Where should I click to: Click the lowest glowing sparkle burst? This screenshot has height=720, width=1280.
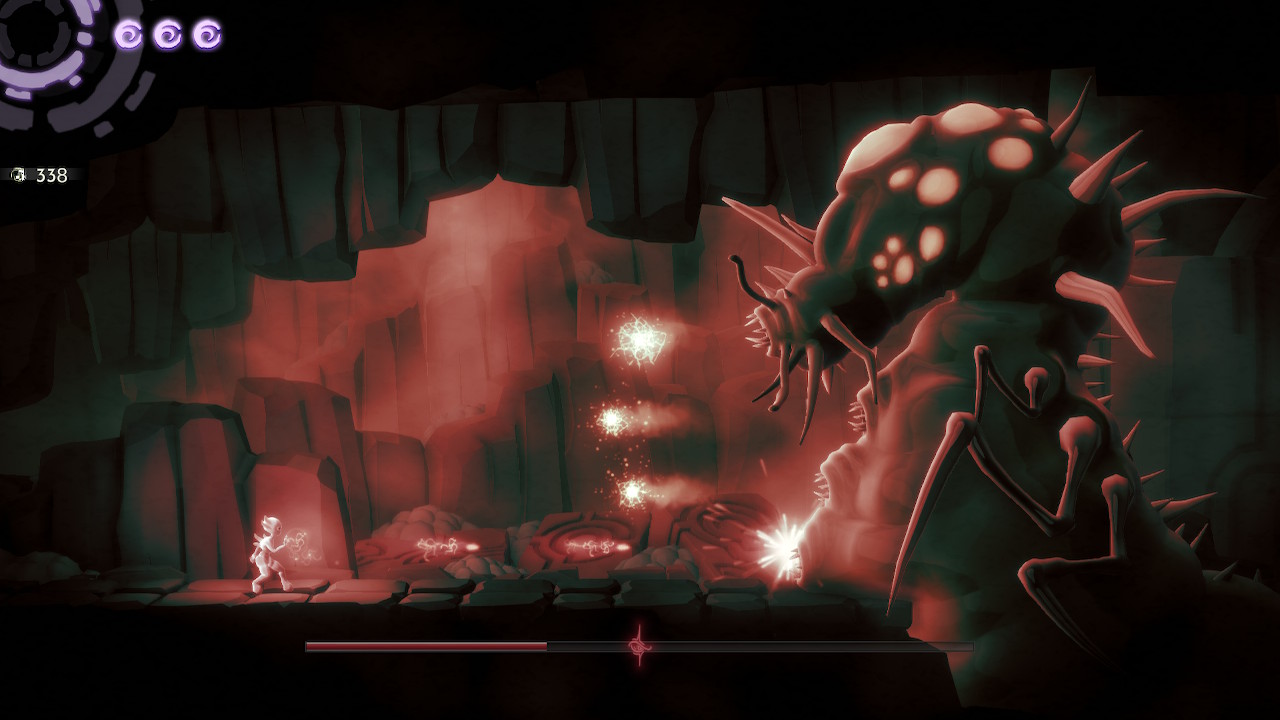pos(633,491)
